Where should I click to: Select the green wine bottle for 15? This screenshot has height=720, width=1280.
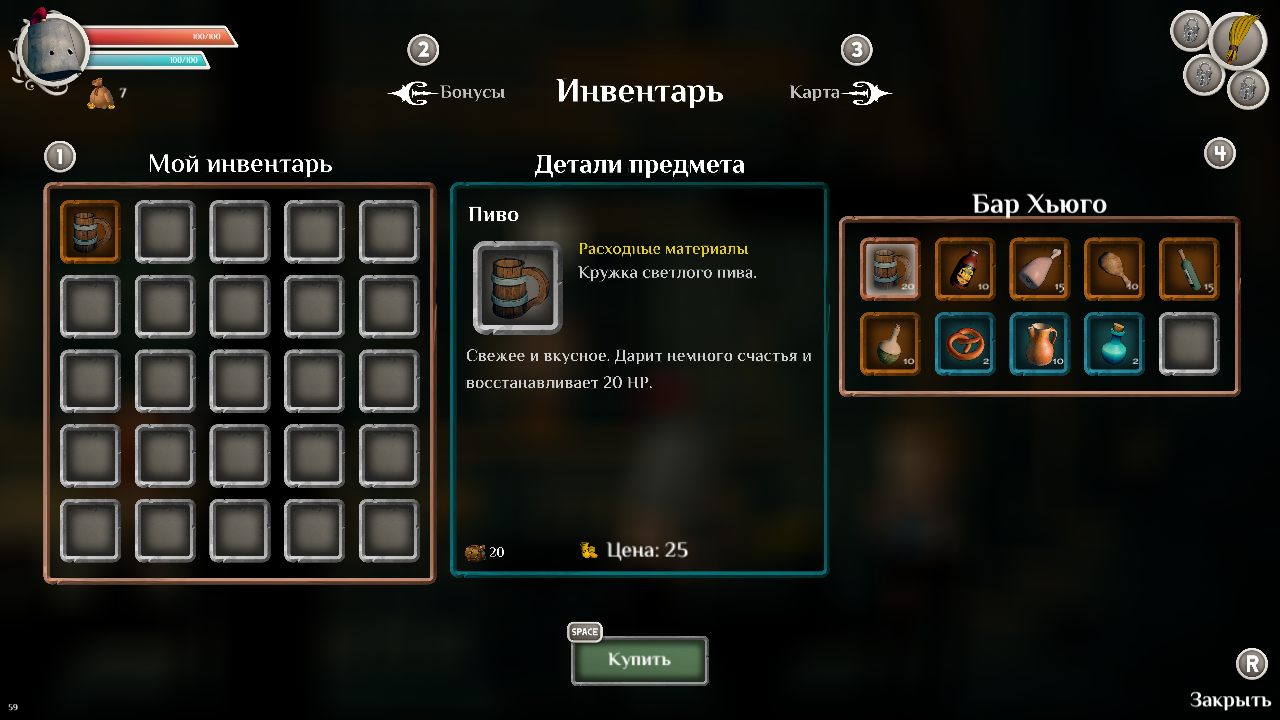pyautogui.click(x=1189, y=268)
